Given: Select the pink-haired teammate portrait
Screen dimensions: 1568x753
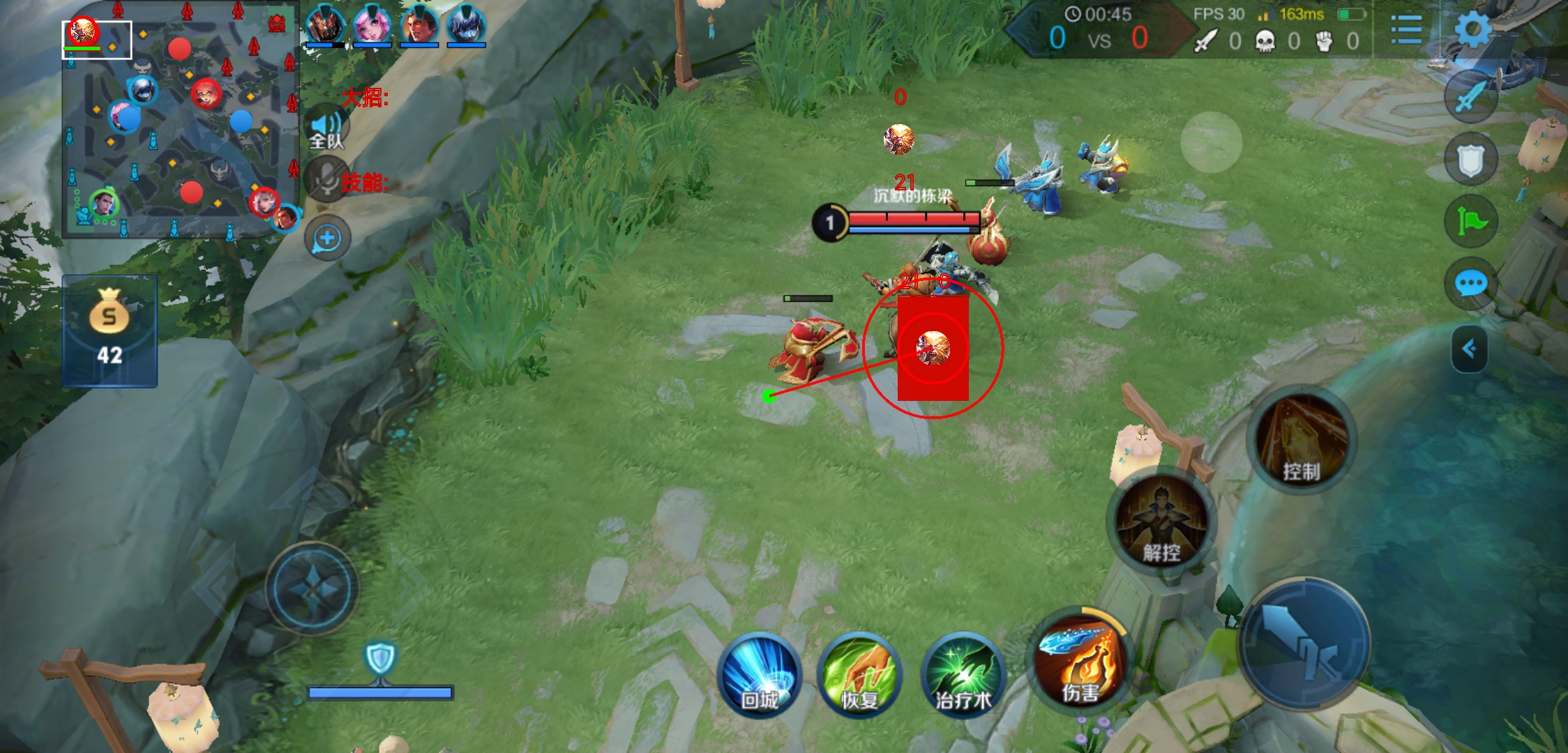Looking at the screenshot, I should pos(372,25).
